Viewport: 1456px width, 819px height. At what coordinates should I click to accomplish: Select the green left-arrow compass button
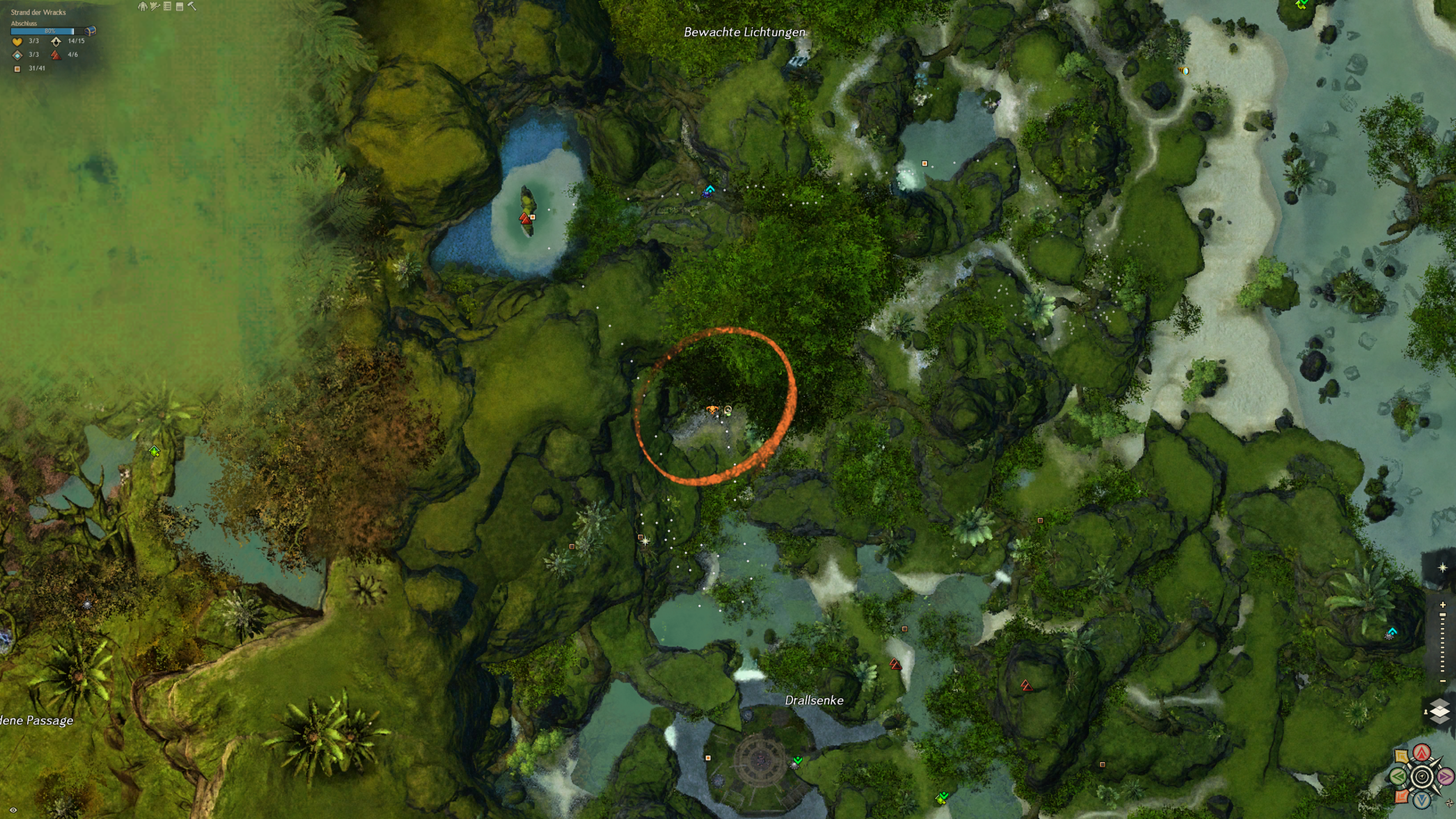[x=1399, y=776]
